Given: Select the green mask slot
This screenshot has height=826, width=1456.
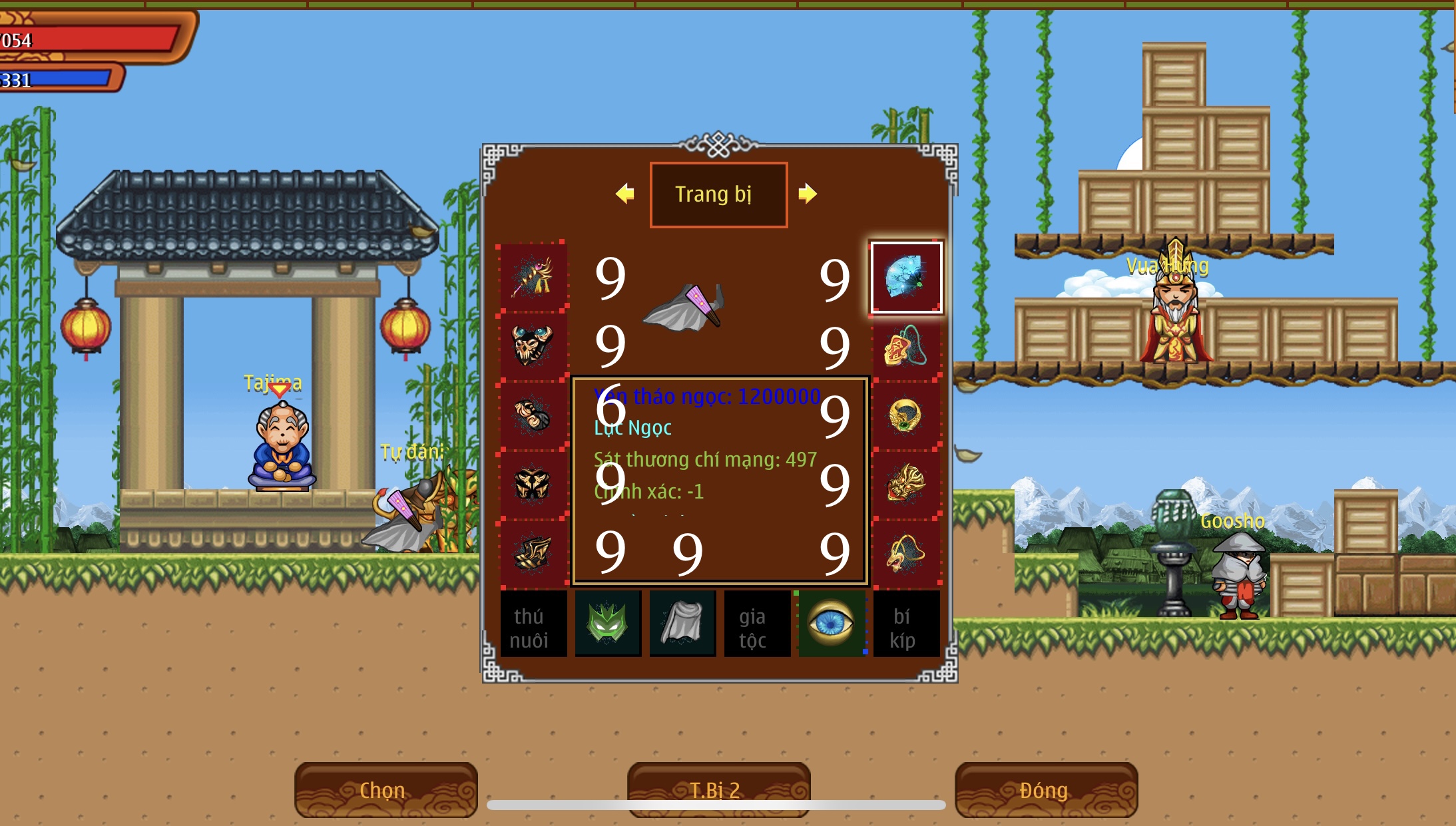Looking at the screenshot, I should click(x=608, y=624).
